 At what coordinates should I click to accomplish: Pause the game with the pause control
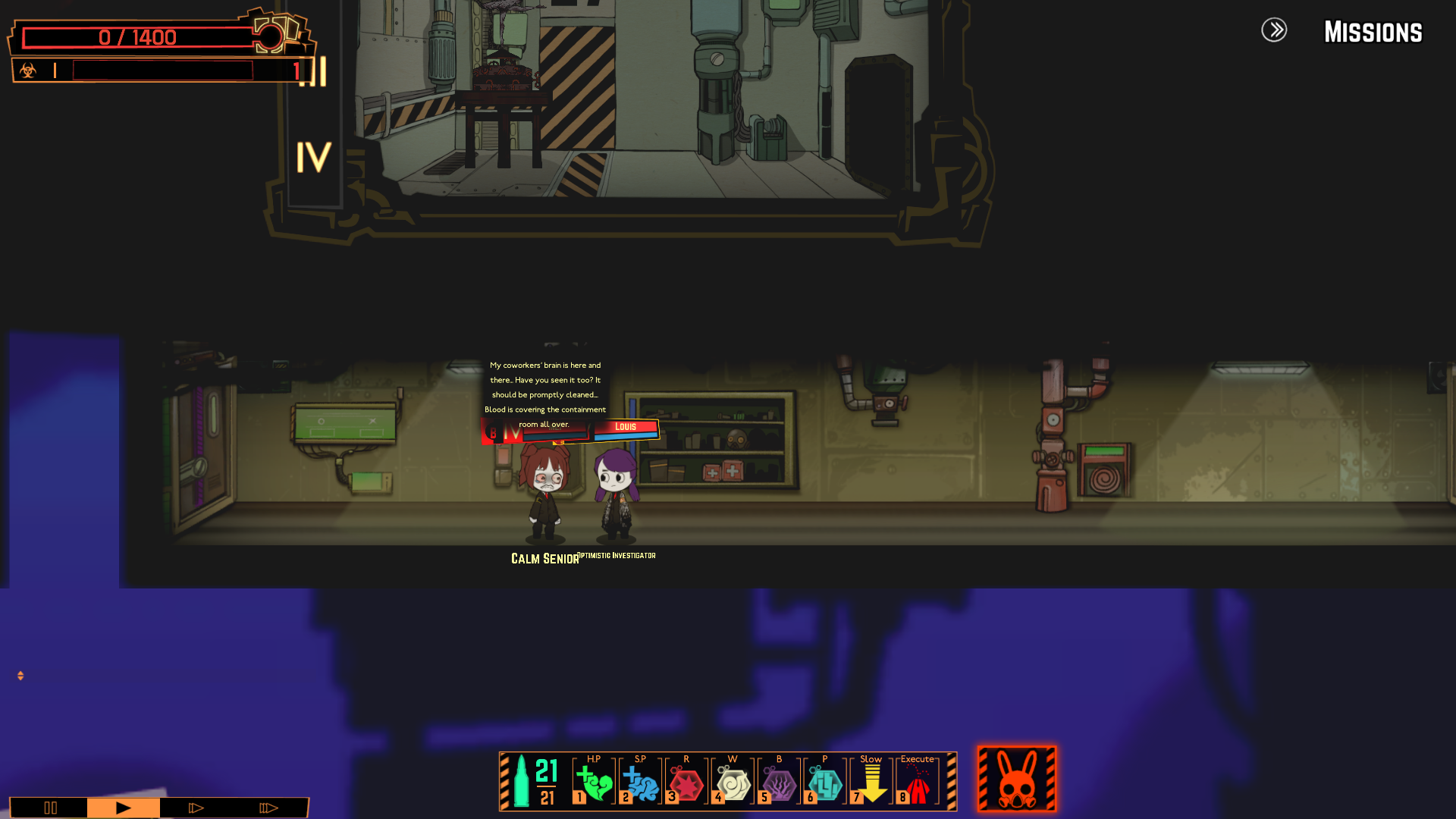[x=50, y=808]
